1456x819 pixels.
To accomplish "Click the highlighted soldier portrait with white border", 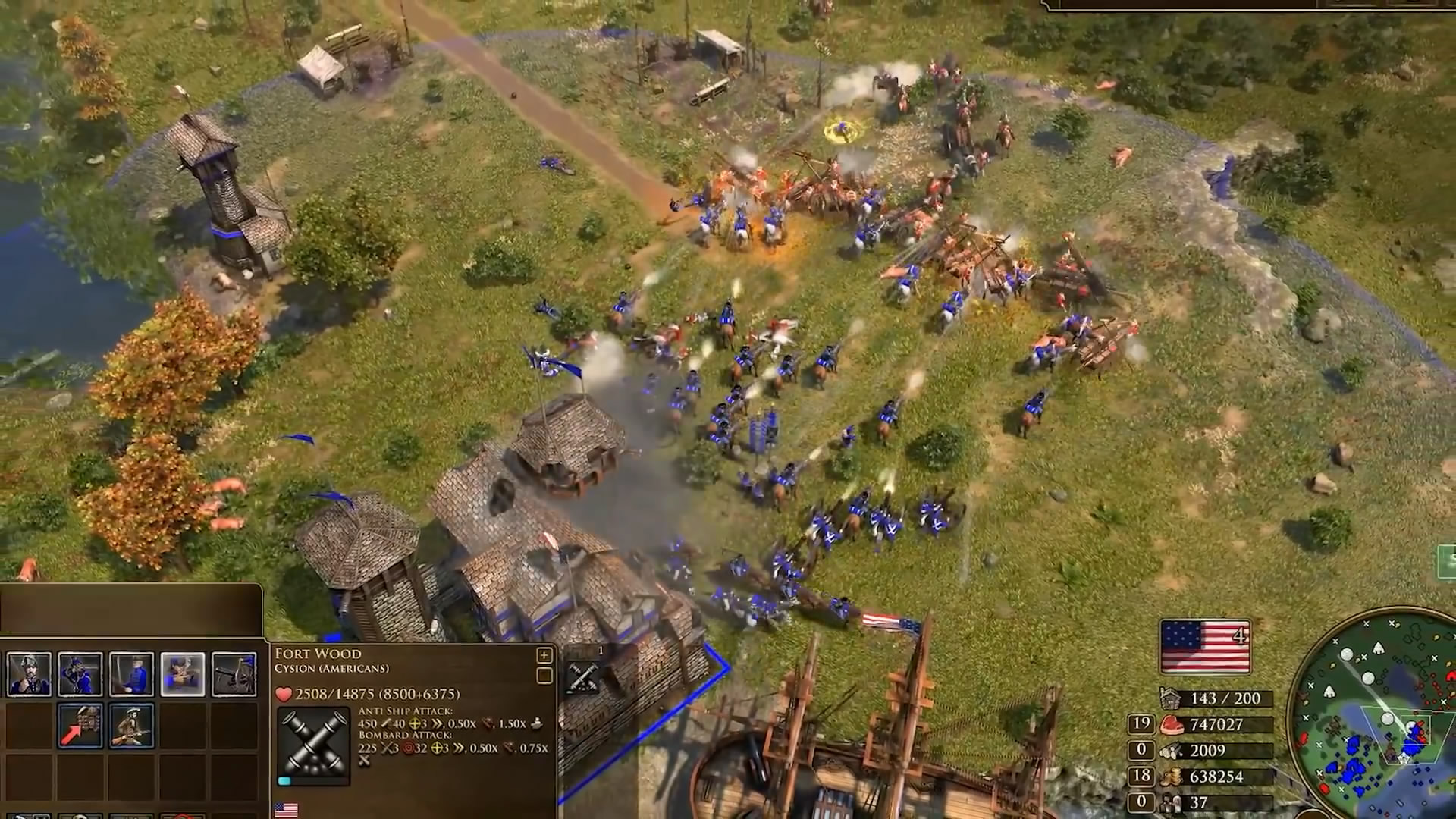I will click(183, 674).
